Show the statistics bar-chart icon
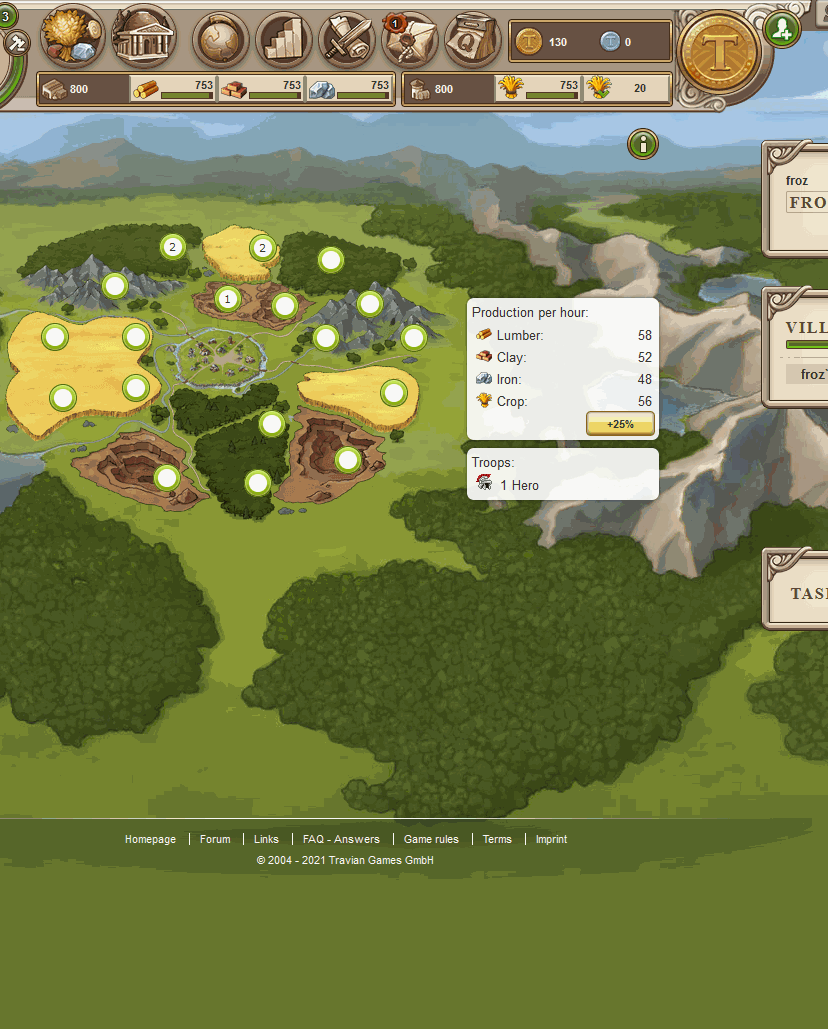This screenshot has width=828, height=1029. point(284,40)
